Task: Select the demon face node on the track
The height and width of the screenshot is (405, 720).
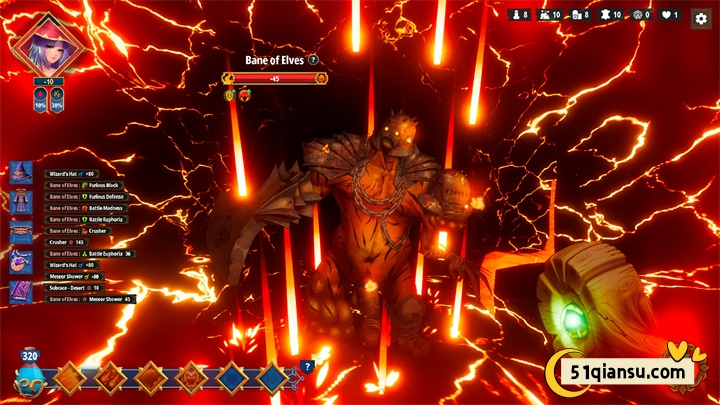Action: tap(189, 378)
